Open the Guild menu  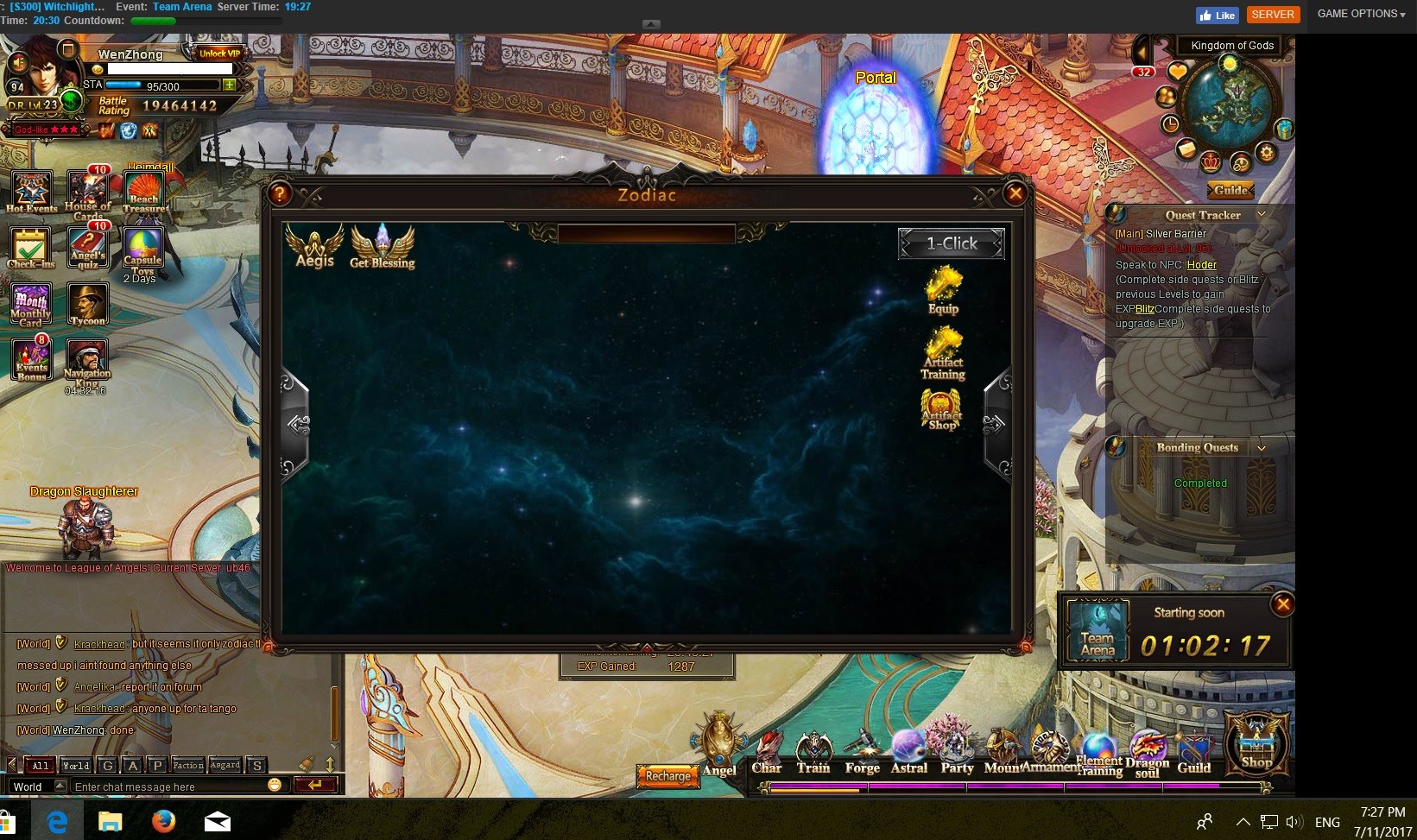pyautogui.click(x=1194, y=753)
